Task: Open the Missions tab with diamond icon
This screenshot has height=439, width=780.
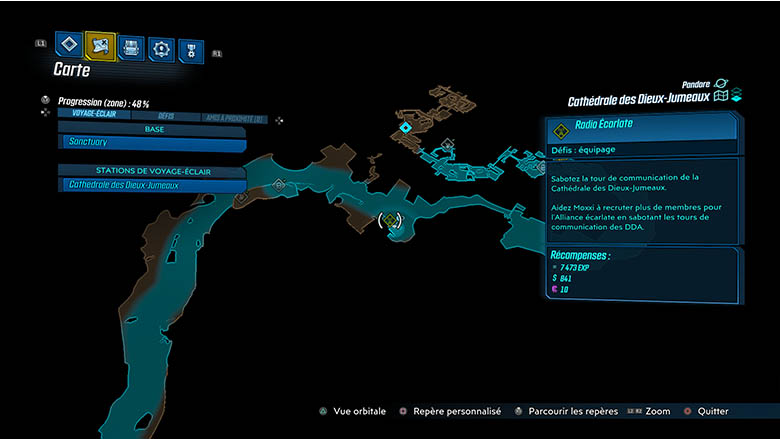Action: 69,45
